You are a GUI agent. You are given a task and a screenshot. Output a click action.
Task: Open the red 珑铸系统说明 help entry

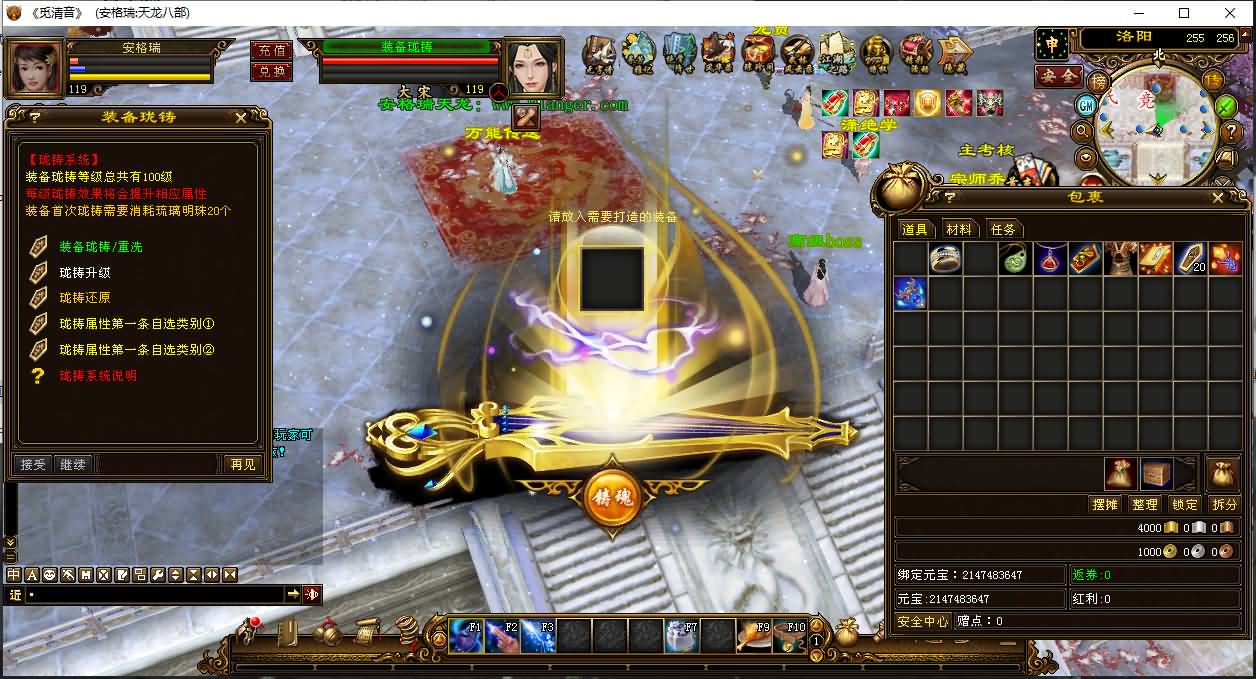click(x=98, y=376)
